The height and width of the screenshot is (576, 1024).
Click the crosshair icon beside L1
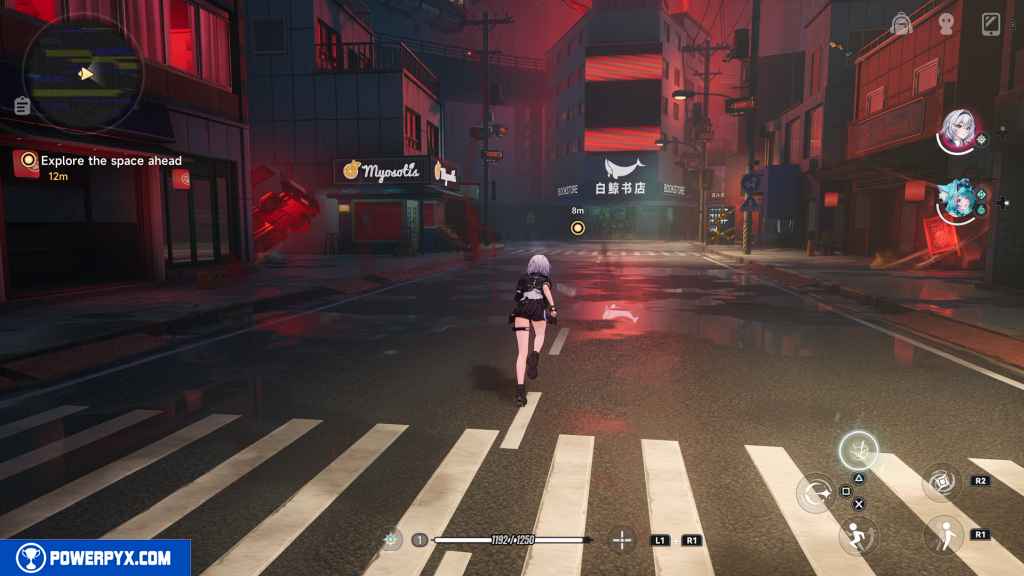pyautogui.click(x=622, y=540)
